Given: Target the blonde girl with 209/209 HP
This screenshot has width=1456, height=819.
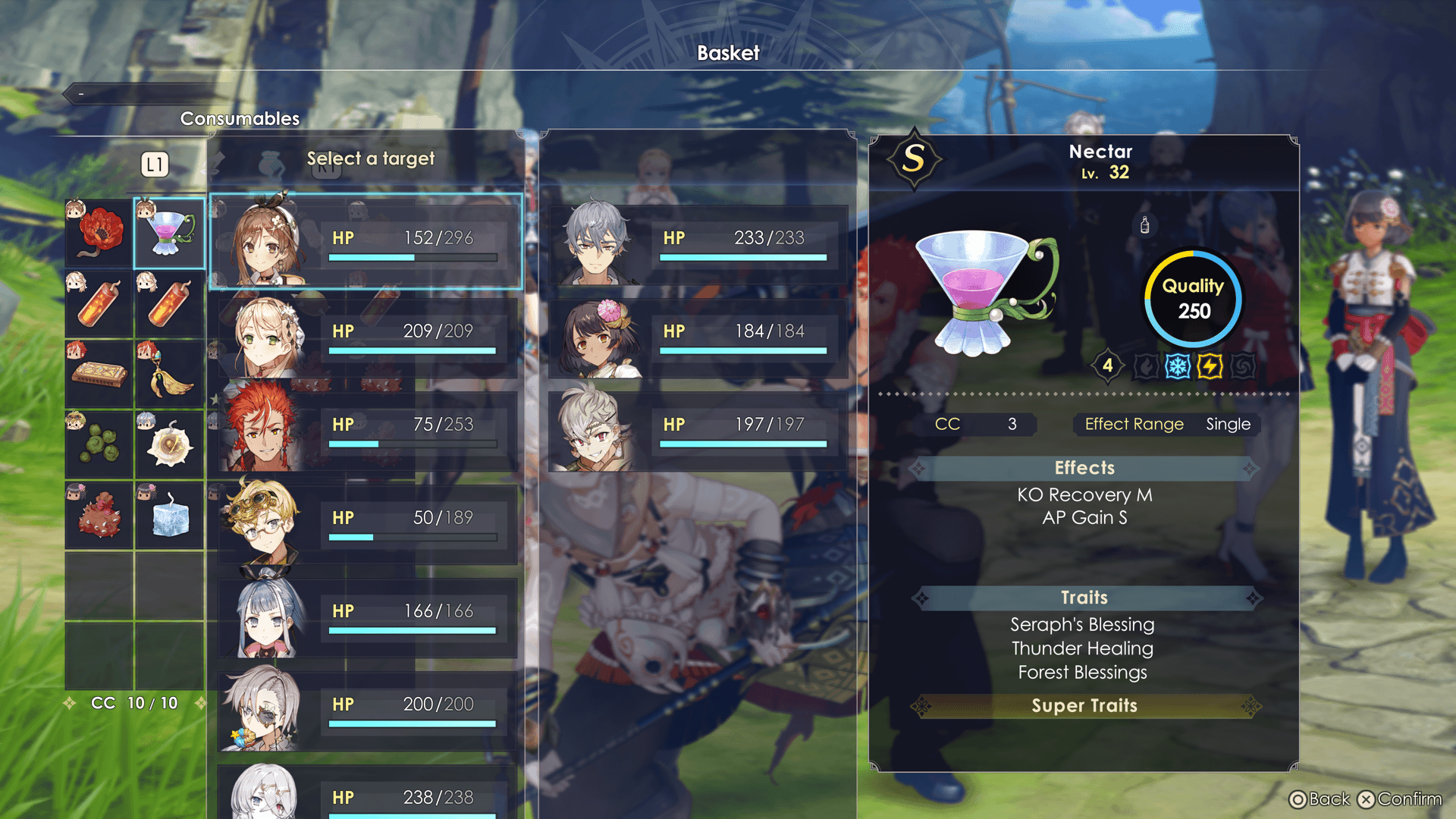Looking at the screenshot, I should point(366,334).
